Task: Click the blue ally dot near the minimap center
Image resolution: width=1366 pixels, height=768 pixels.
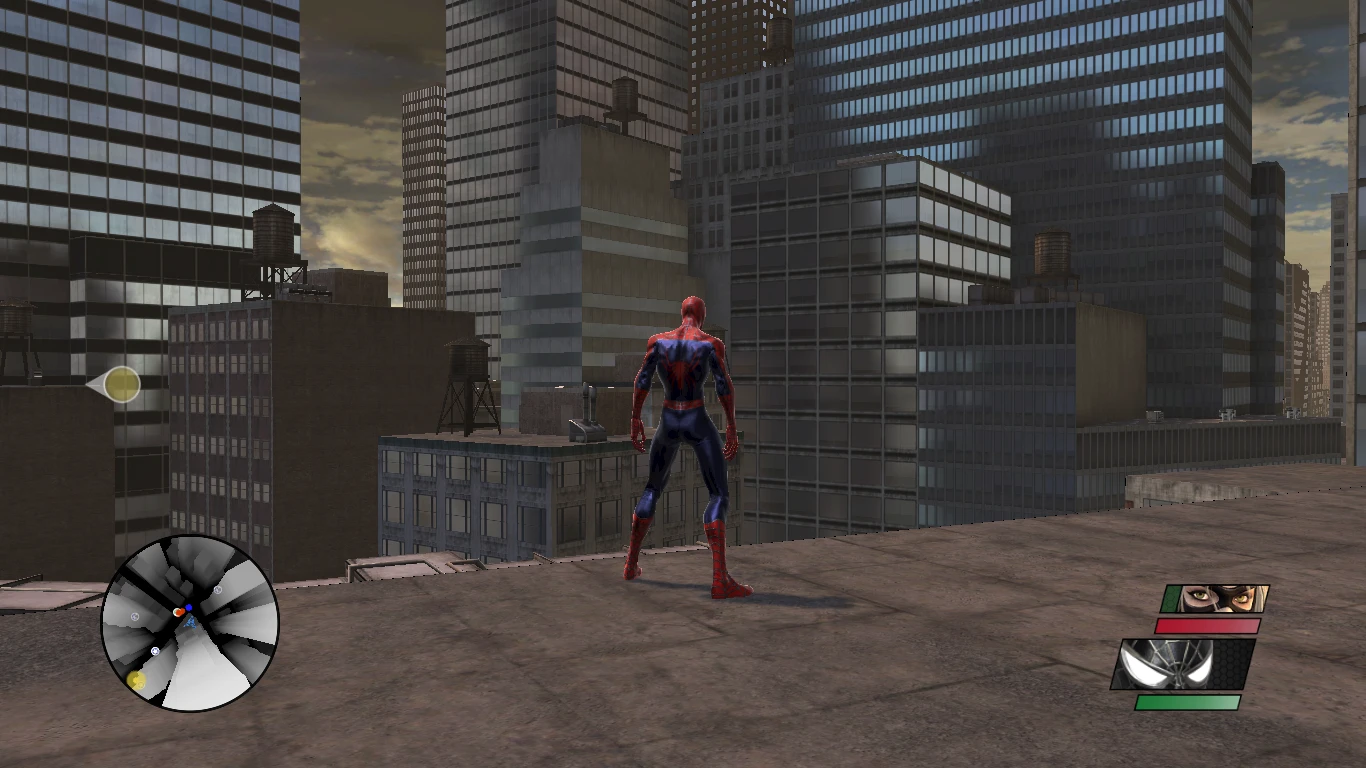Action: point(189,607)
